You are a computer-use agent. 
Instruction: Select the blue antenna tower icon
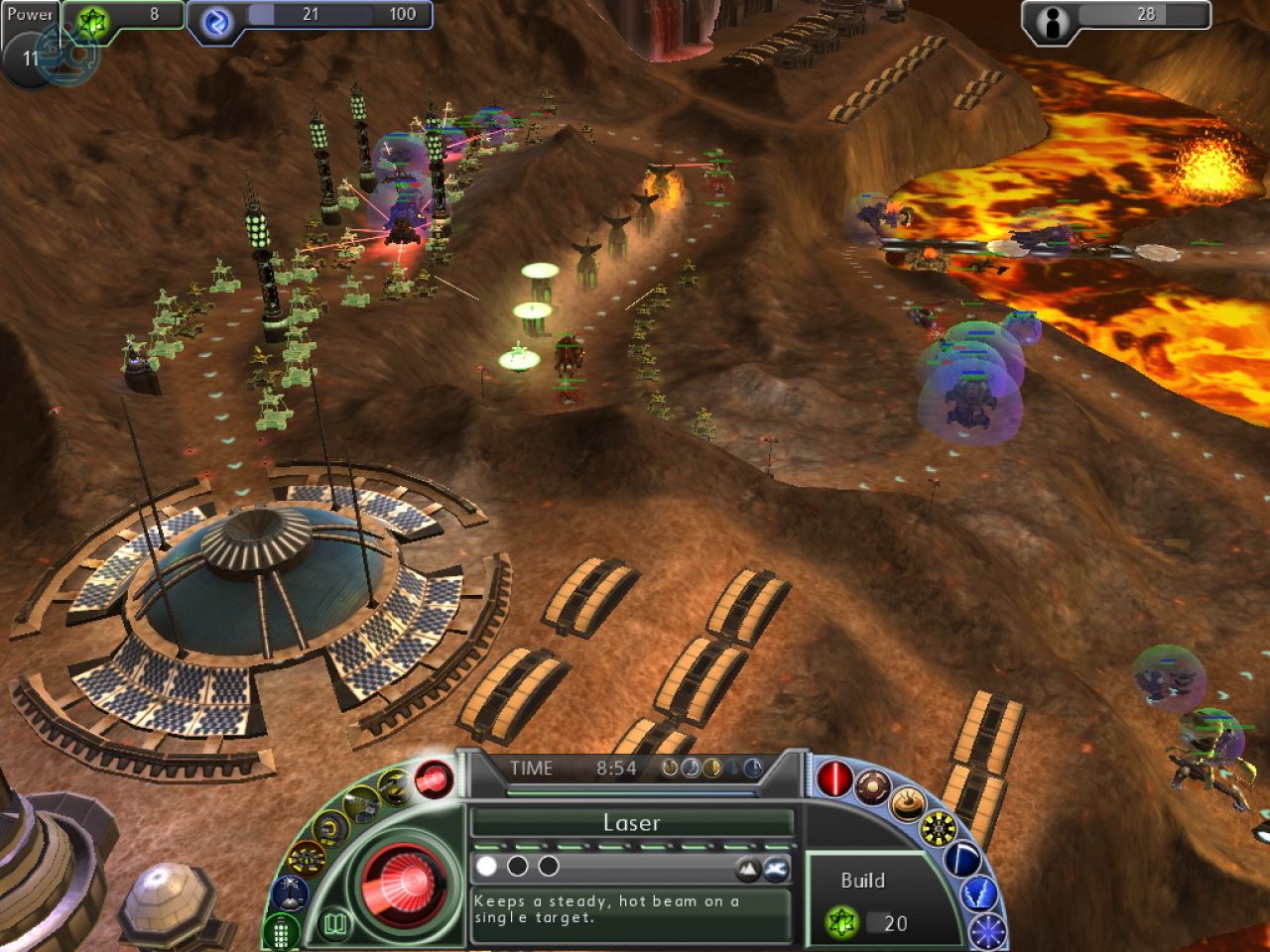(x=290, y=892)
